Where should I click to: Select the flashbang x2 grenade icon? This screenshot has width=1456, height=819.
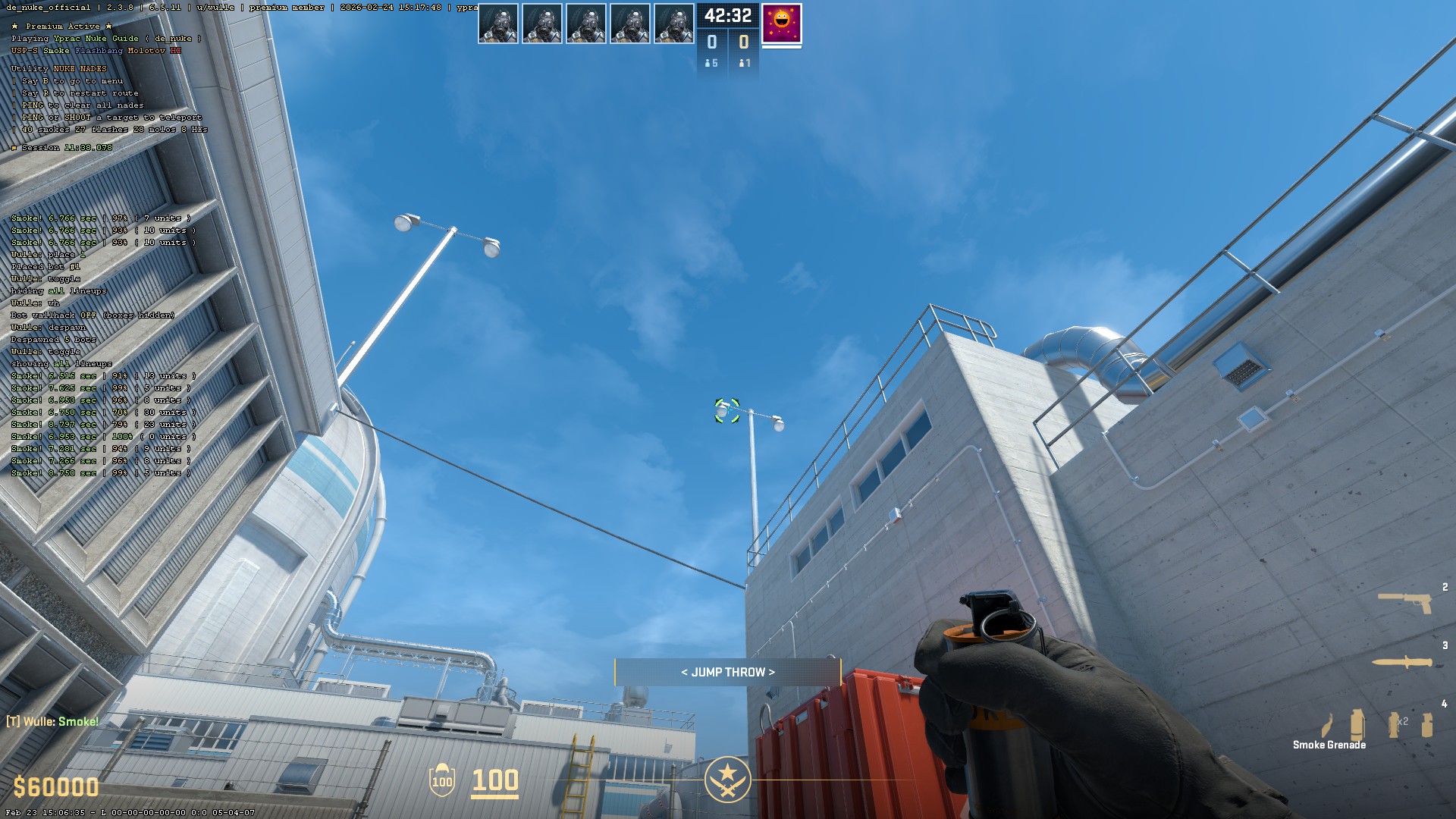(x=1394, y=724)
